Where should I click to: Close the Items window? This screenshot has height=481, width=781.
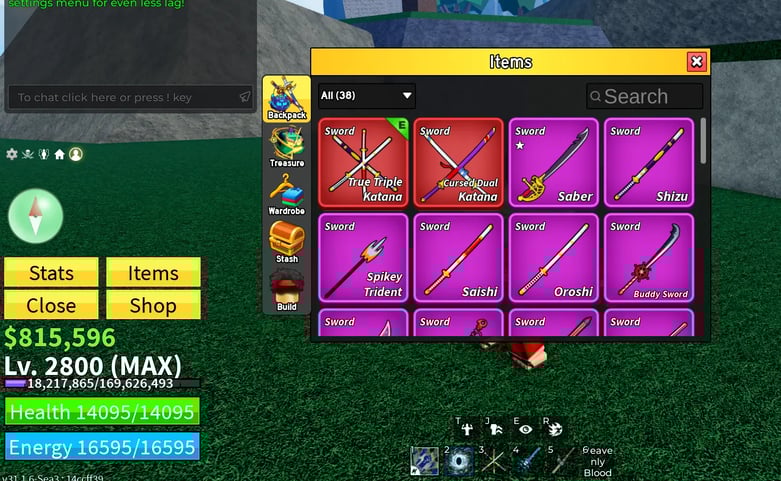point(697,62)
